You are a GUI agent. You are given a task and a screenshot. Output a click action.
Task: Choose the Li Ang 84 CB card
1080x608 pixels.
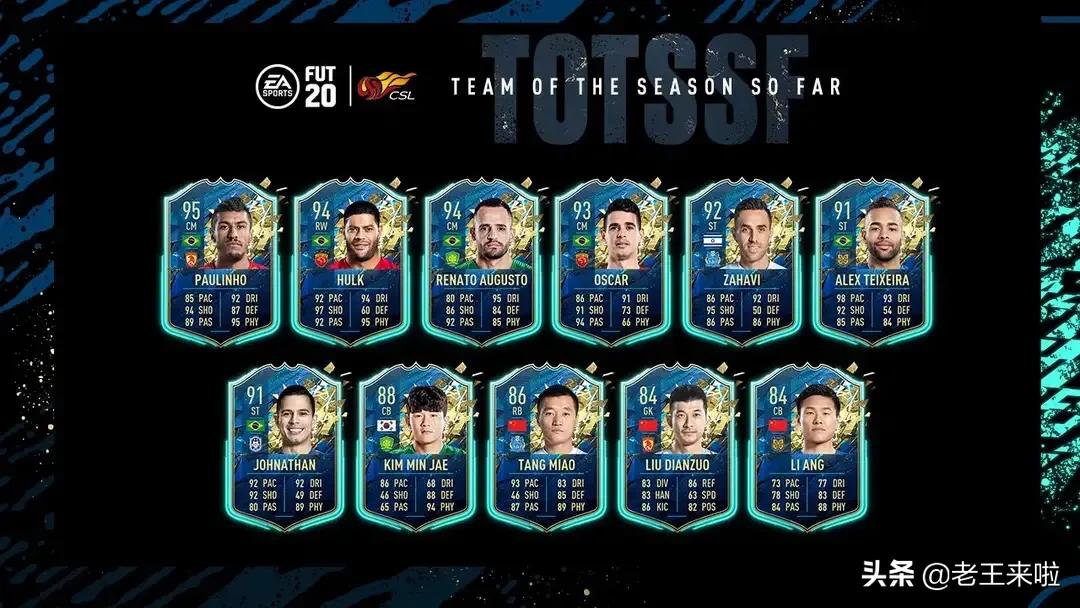click(x=806, y=446)
